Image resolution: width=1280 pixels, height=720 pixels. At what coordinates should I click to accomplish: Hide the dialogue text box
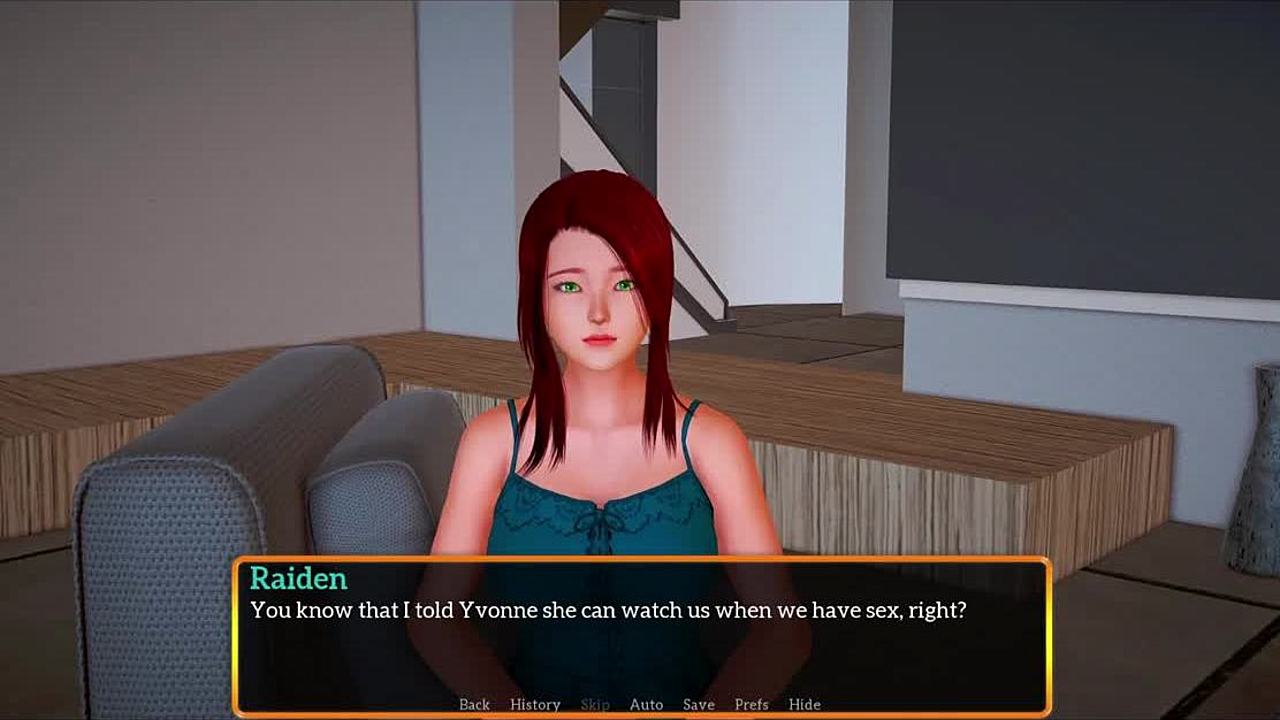[x=804, y=704]
